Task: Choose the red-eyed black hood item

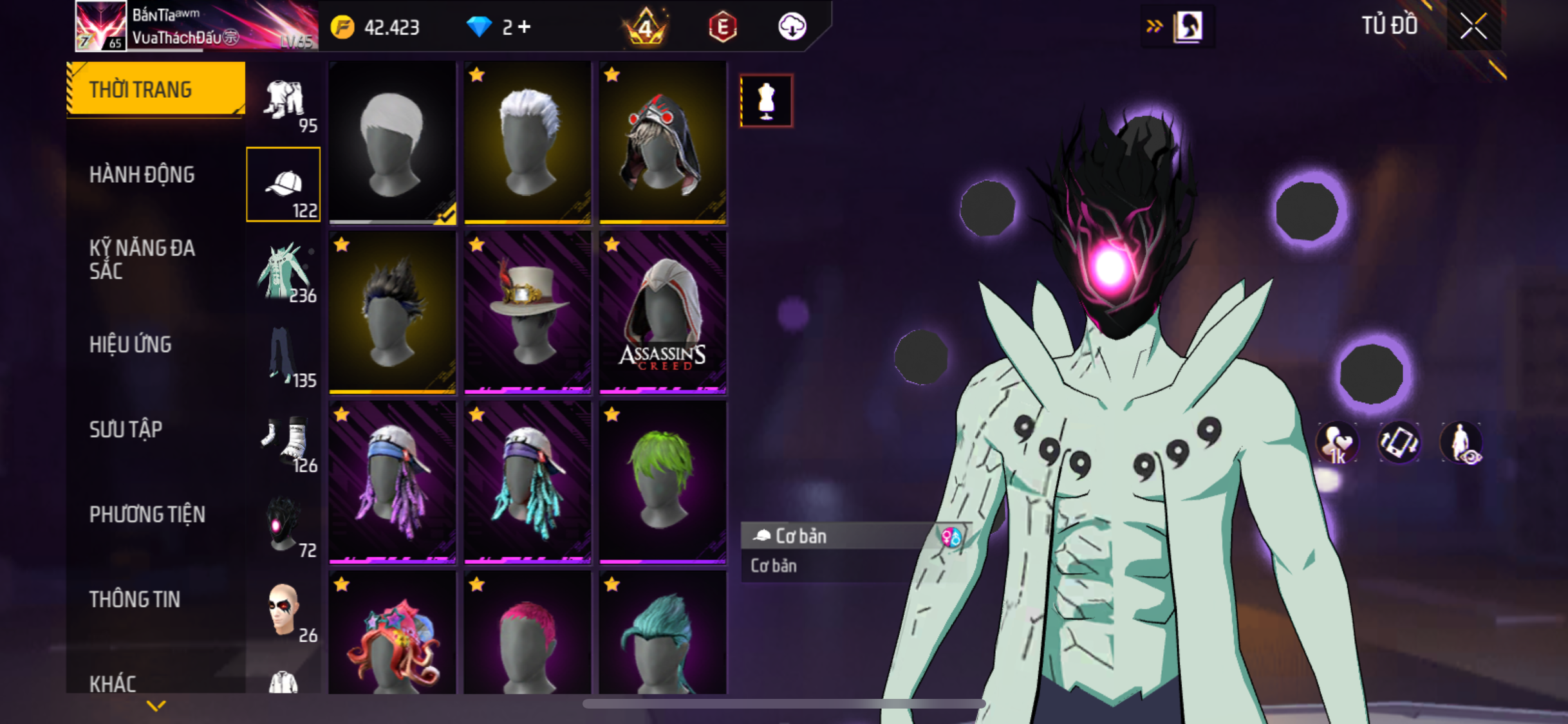Action: pyautogui.click(x=663, y=142)
